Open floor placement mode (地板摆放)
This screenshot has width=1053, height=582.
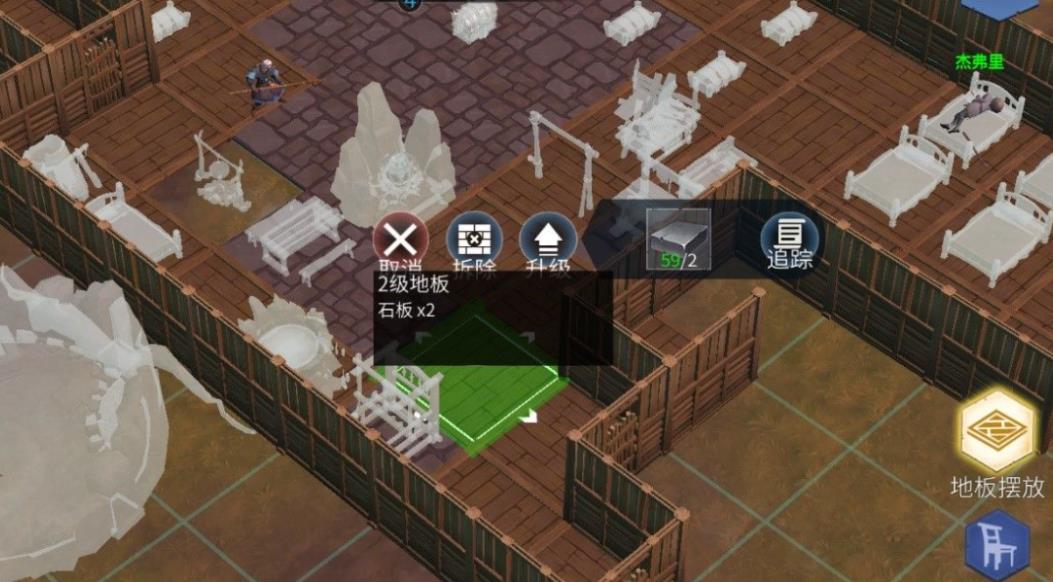pyautogui.click(x=997, y=431)
